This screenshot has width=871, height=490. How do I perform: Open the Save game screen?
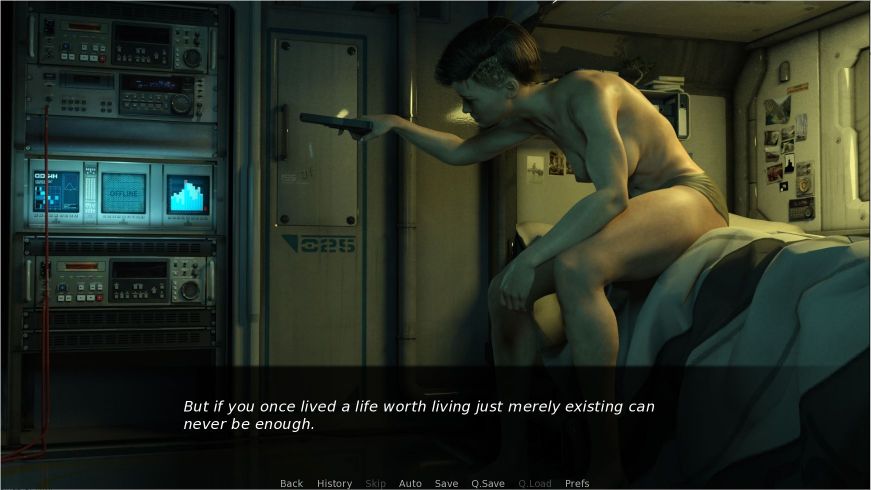pyautogui.click(x=446, y=483)
